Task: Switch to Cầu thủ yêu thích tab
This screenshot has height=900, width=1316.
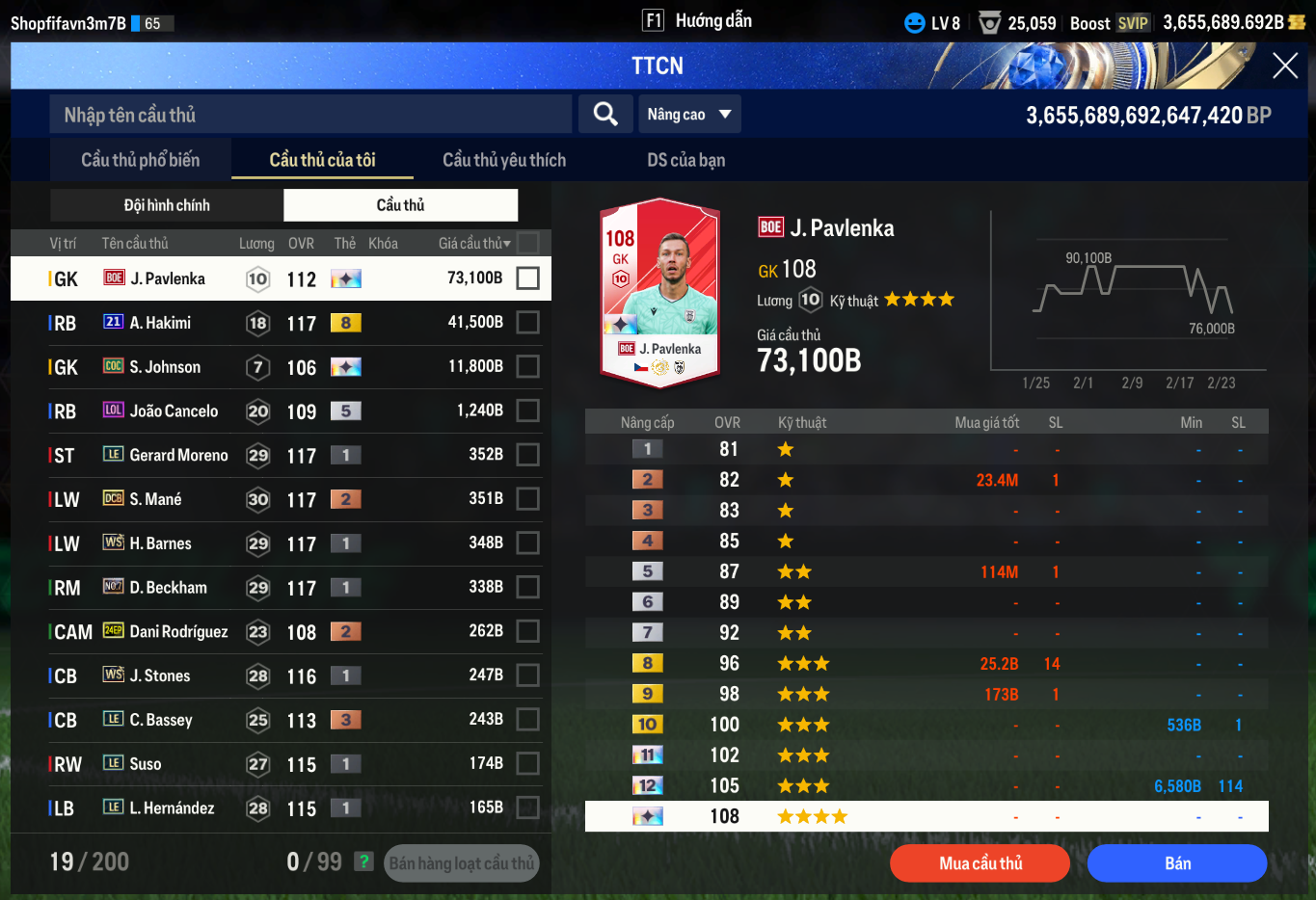Action: tap(504, 160)
